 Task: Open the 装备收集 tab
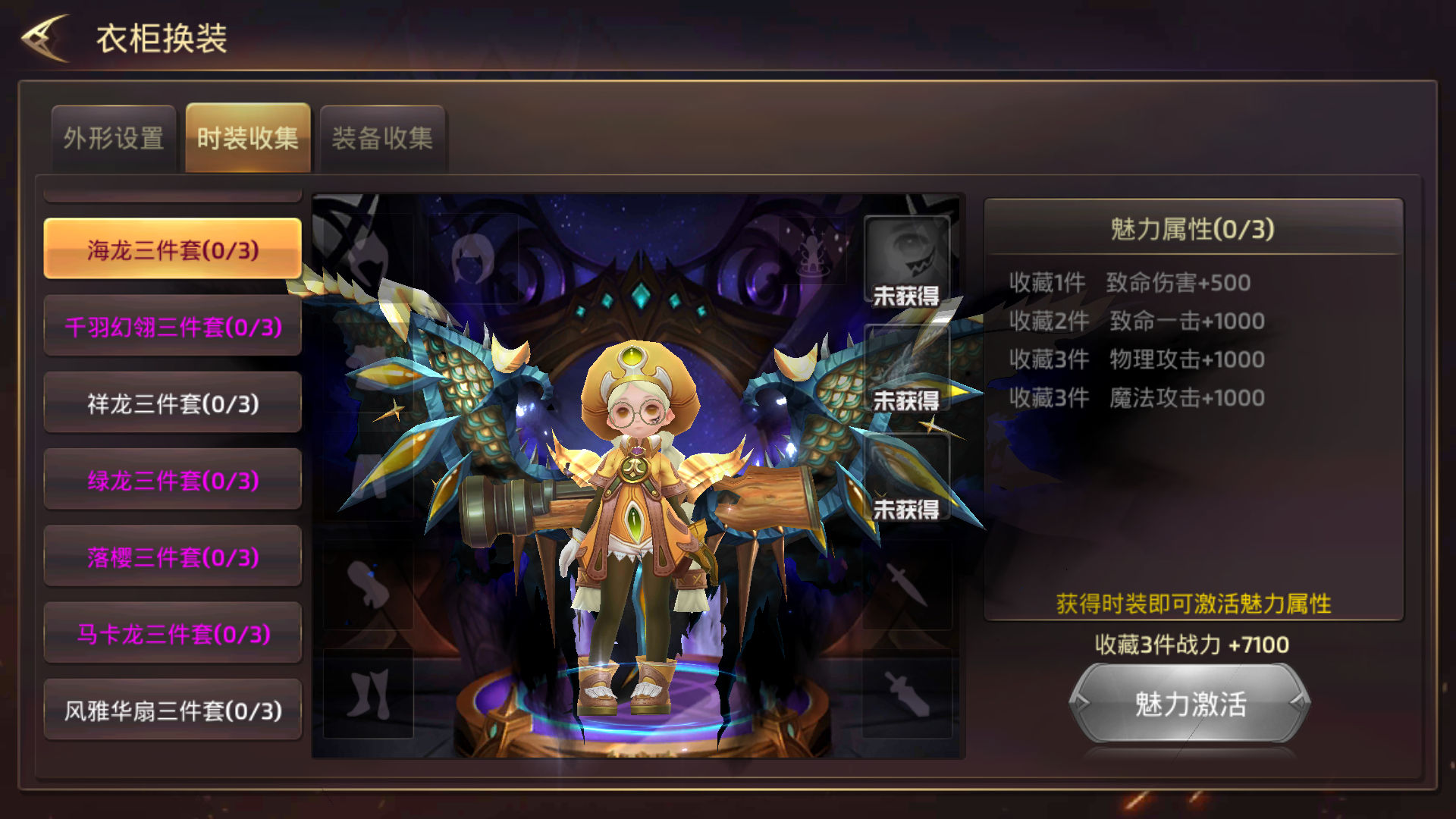[382, 138]
